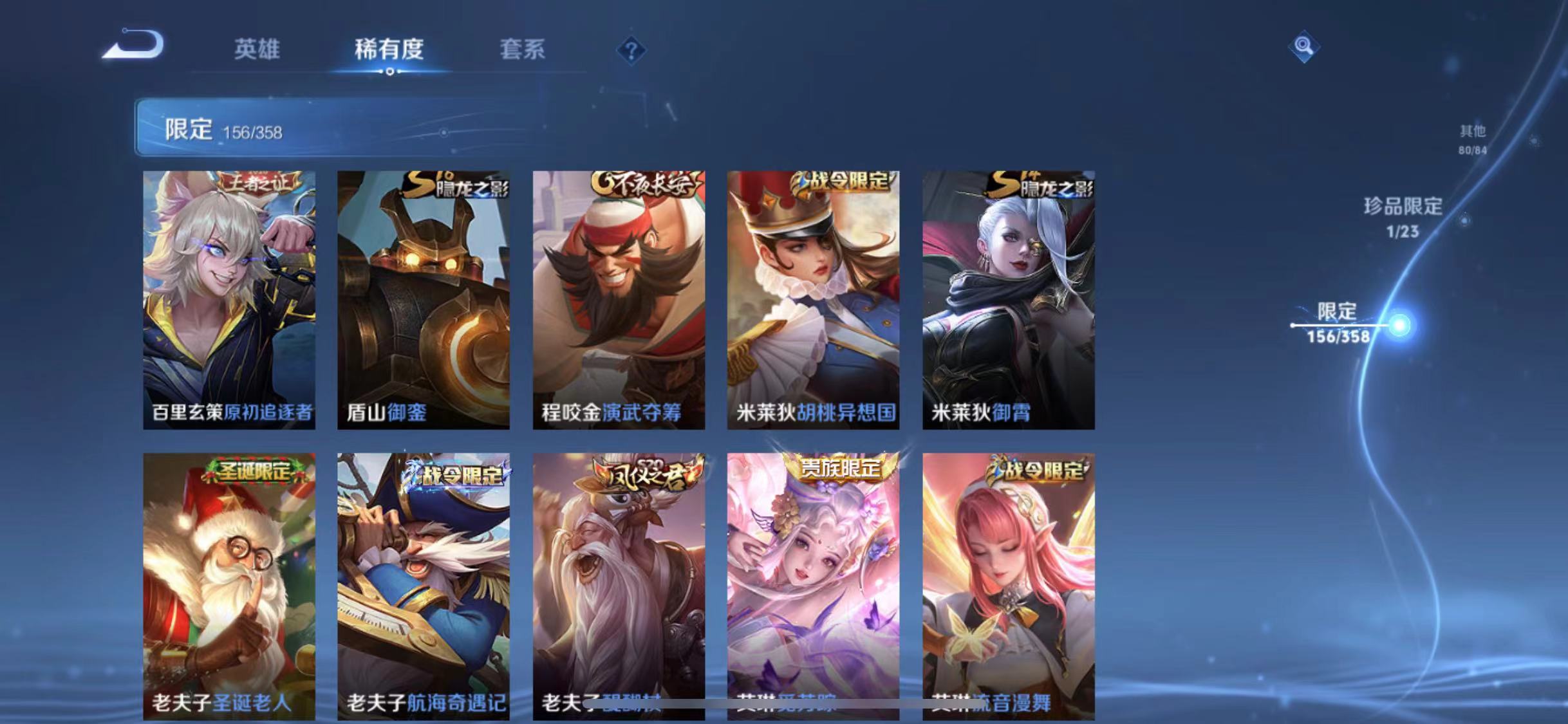This screenshot has height=724, width=1568.
Task: Select the 稀有度 tab
Action: click(389, 50)
